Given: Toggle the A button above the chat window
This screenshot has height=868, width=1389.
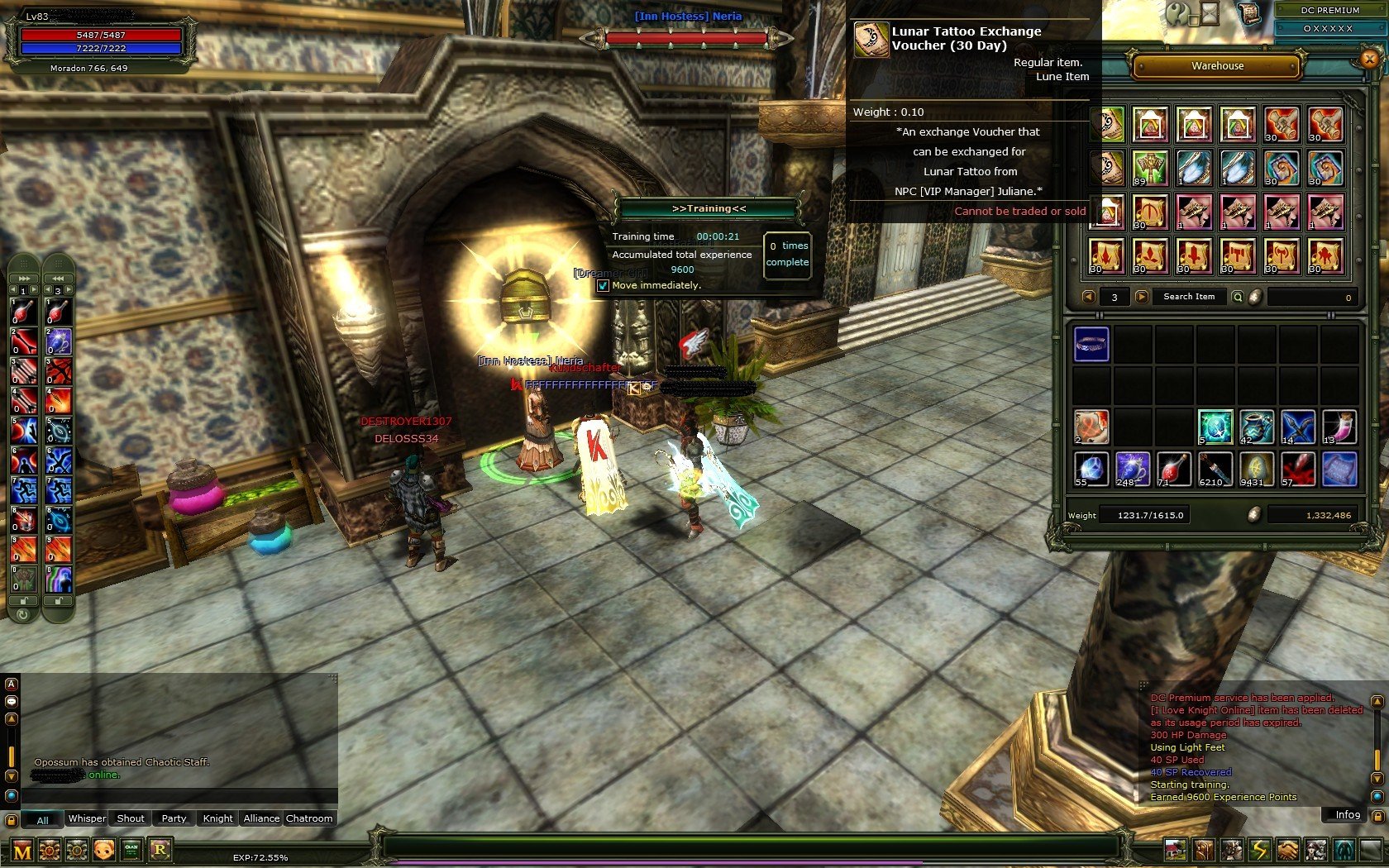Looking at the screenshot, I should point(11,684).
